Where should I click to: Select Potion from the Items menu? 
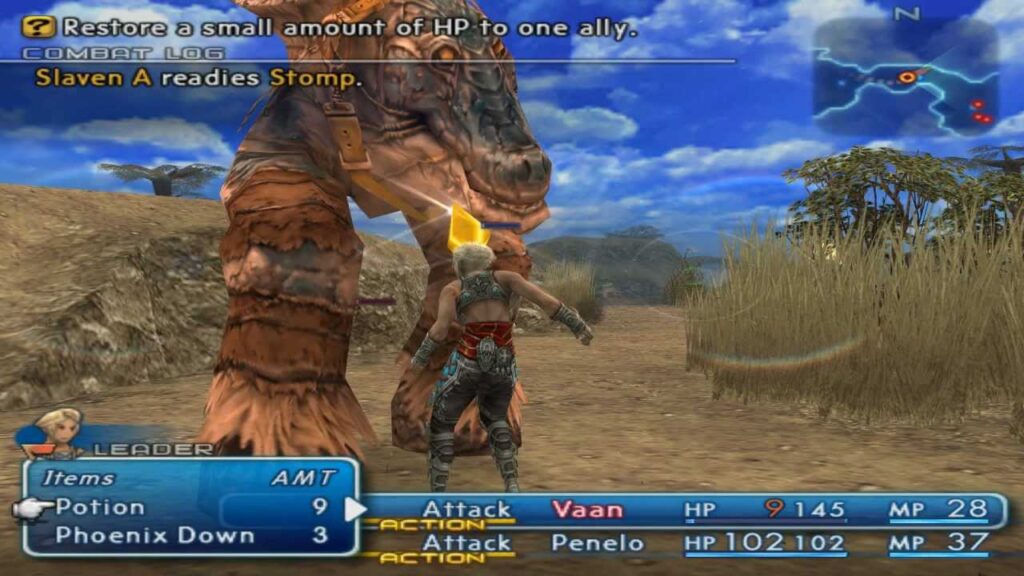(x=100, y=507)
